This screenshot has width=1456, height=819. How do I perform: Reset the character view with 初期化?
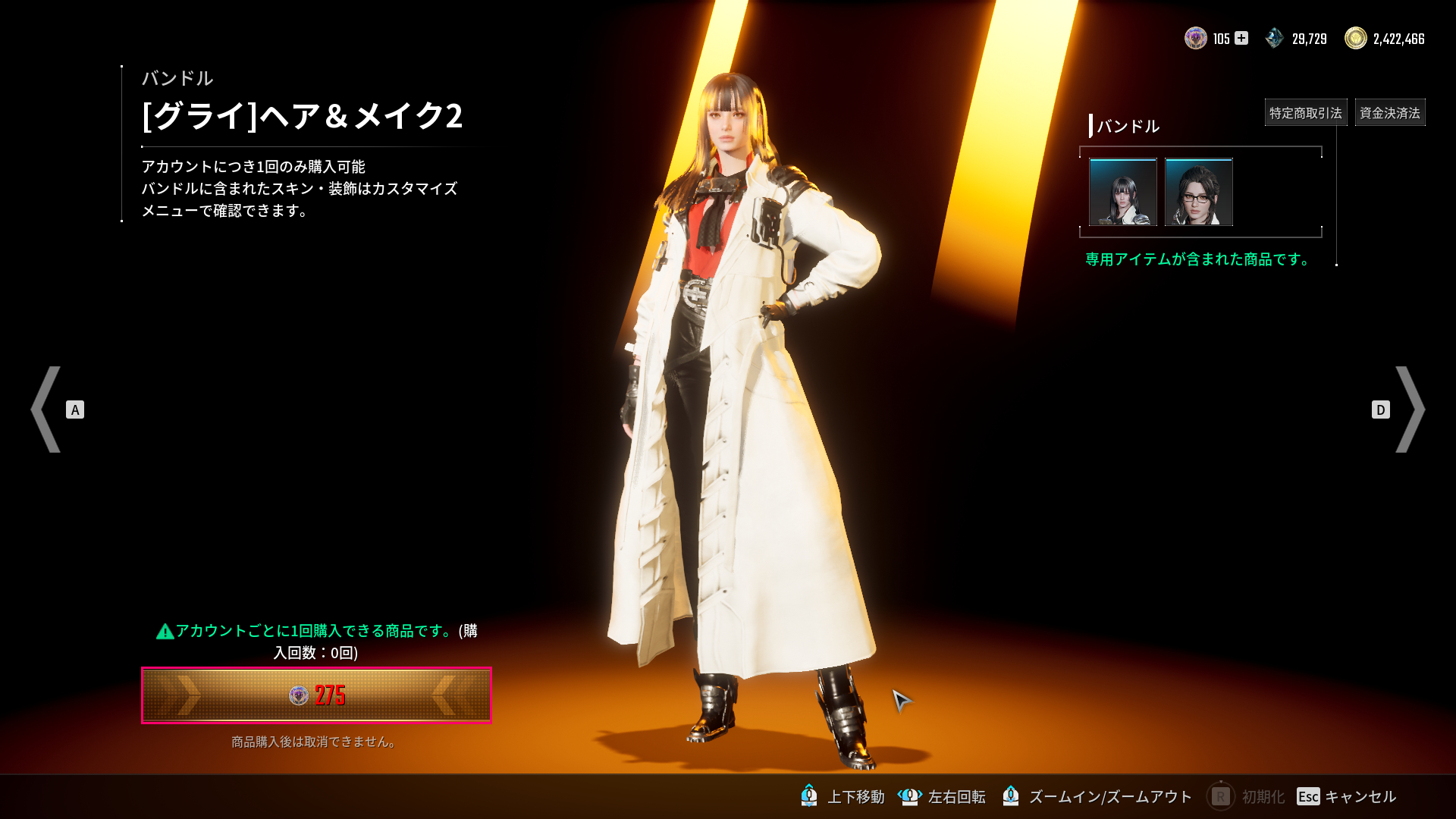tap(1246, 796)
